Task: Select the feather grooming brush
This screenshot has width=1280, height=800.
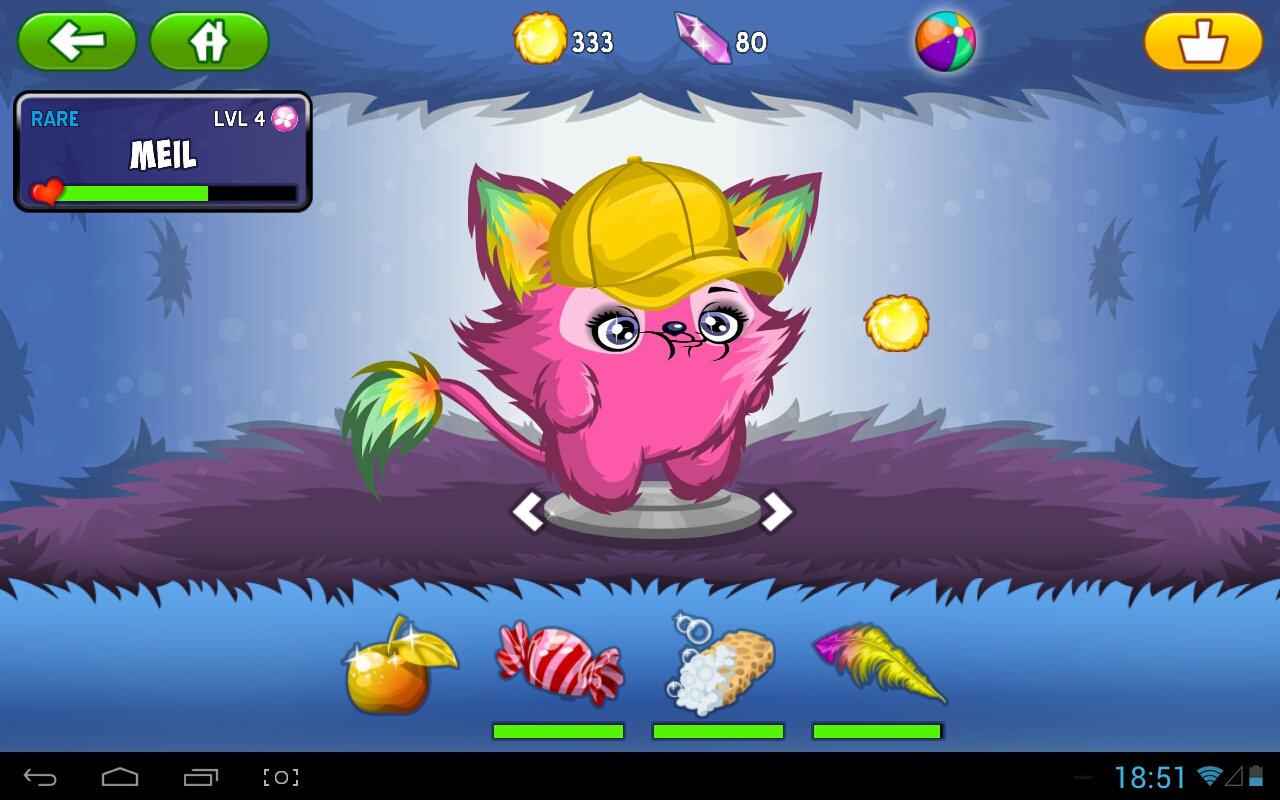Action: pos(878,665)
